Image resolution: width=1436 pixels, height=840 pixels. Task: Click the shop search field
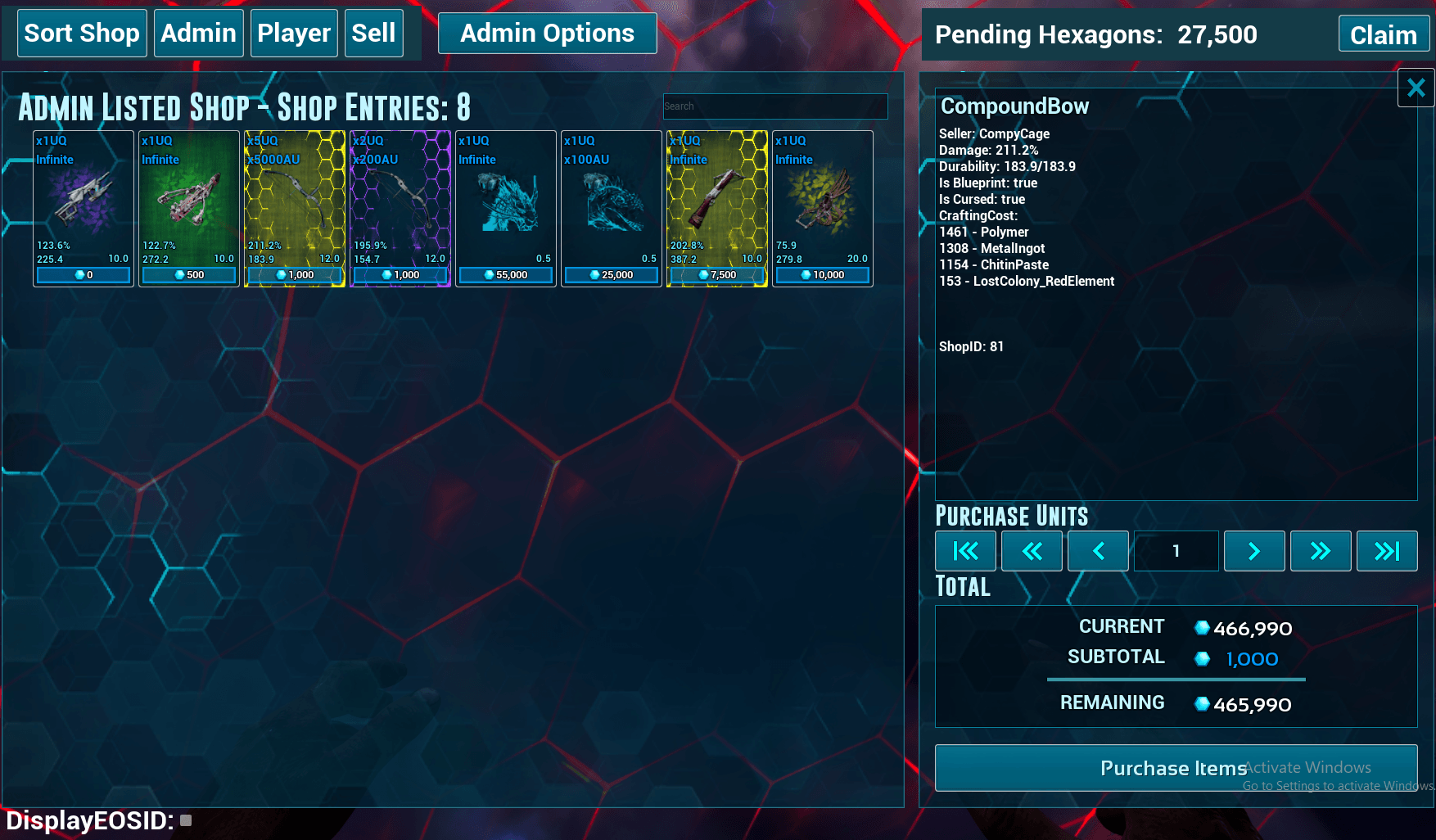774,106
